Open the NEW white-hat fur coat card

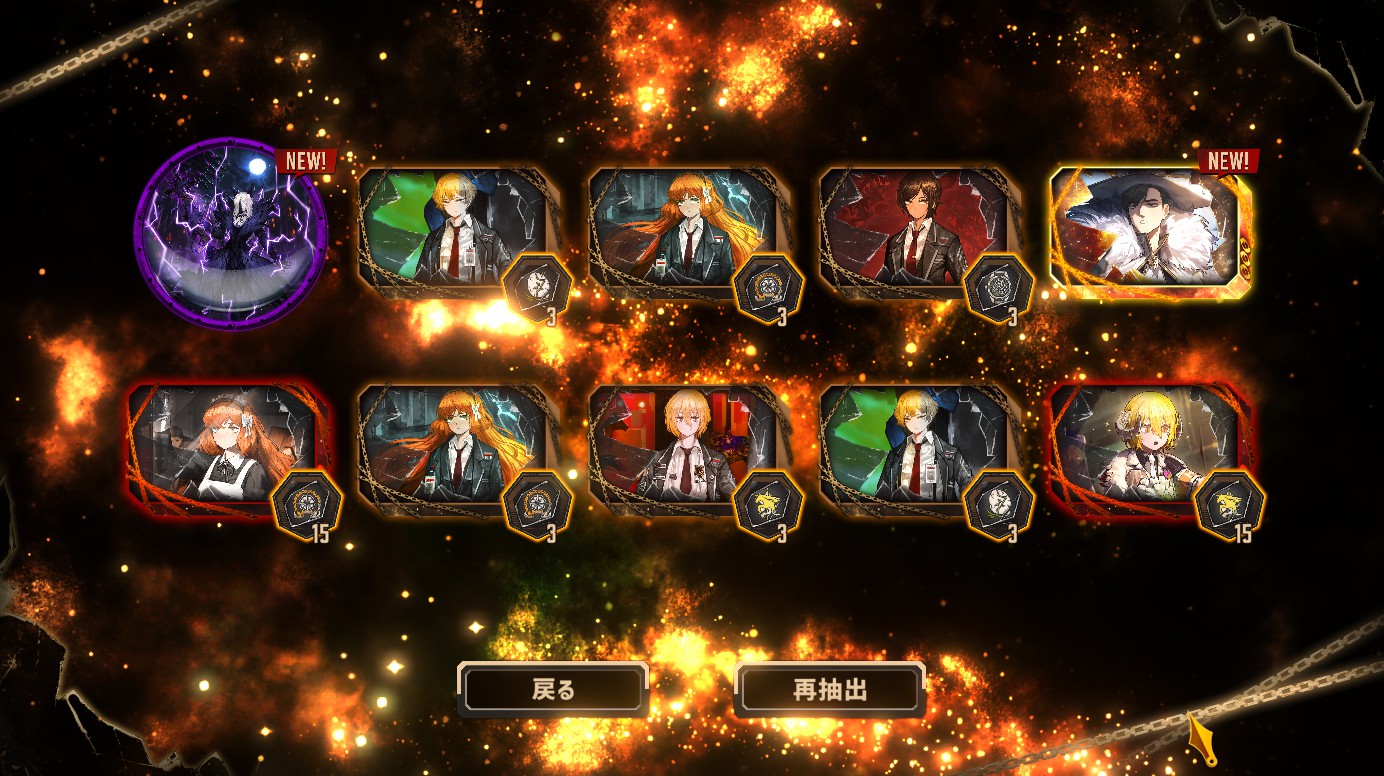coord(1148,232)
